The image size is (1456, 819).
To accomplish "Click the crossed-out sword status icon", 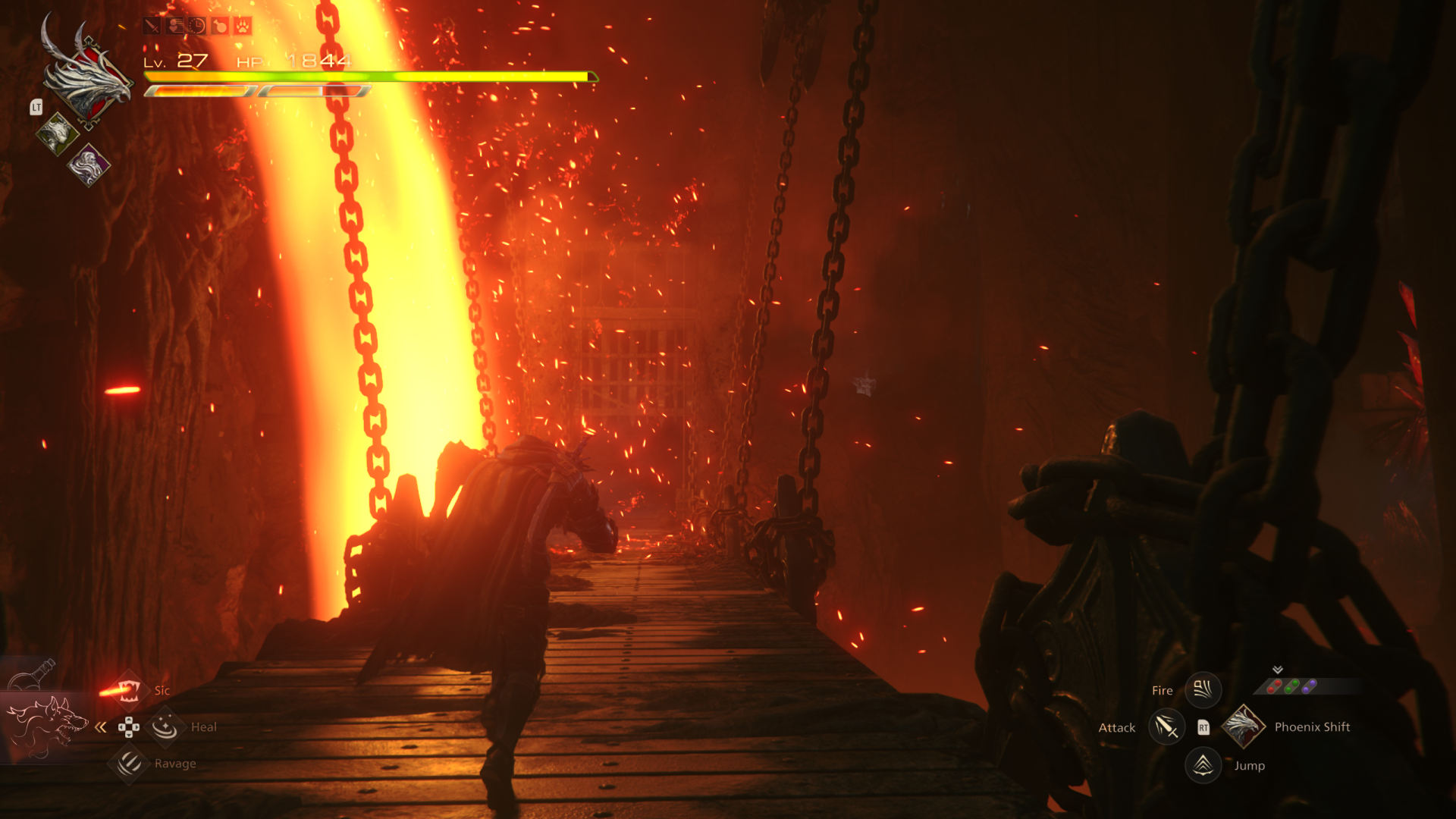I will pos(152,27).
